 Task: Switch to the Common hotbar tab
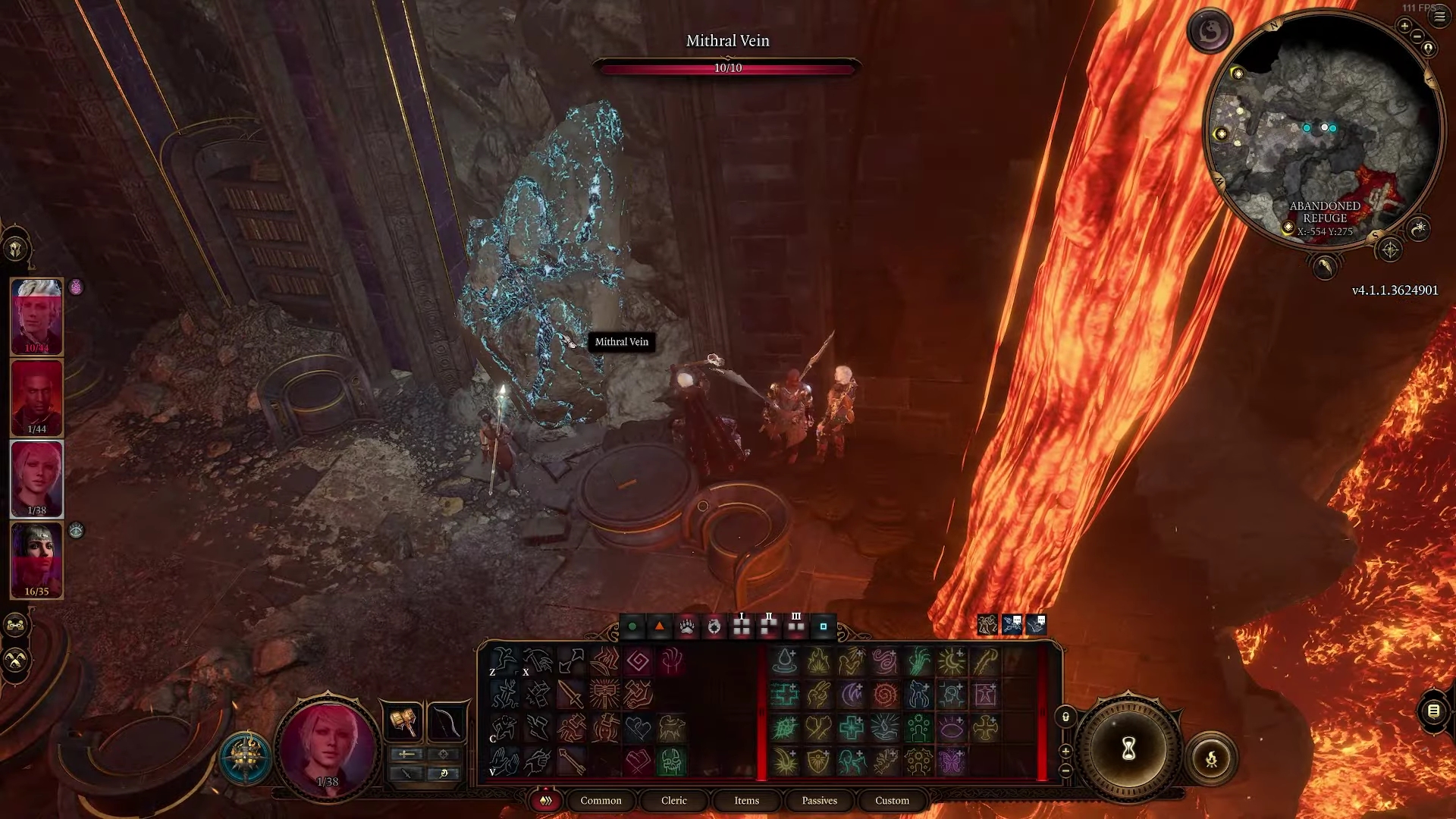pyautogui.click(x=601, y=800)
